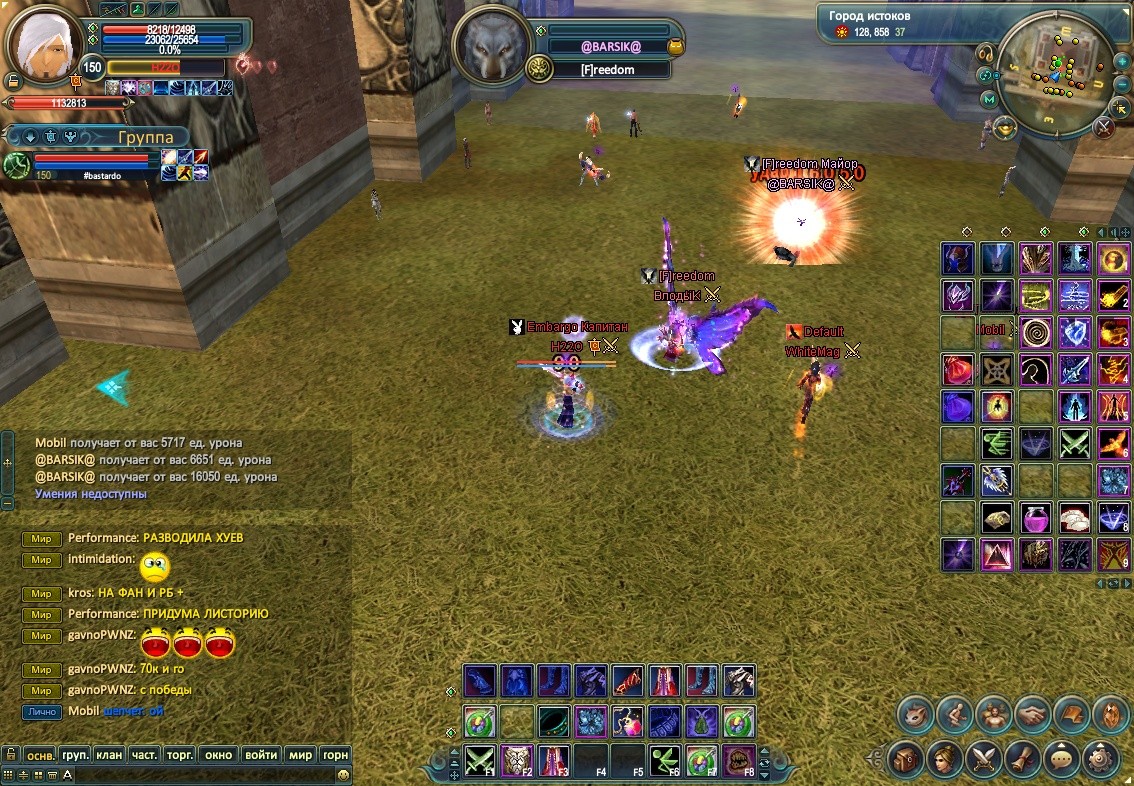Click the "Группа" party panel header
Viewport: 1134px width, 786px height.
pos(145,137)
